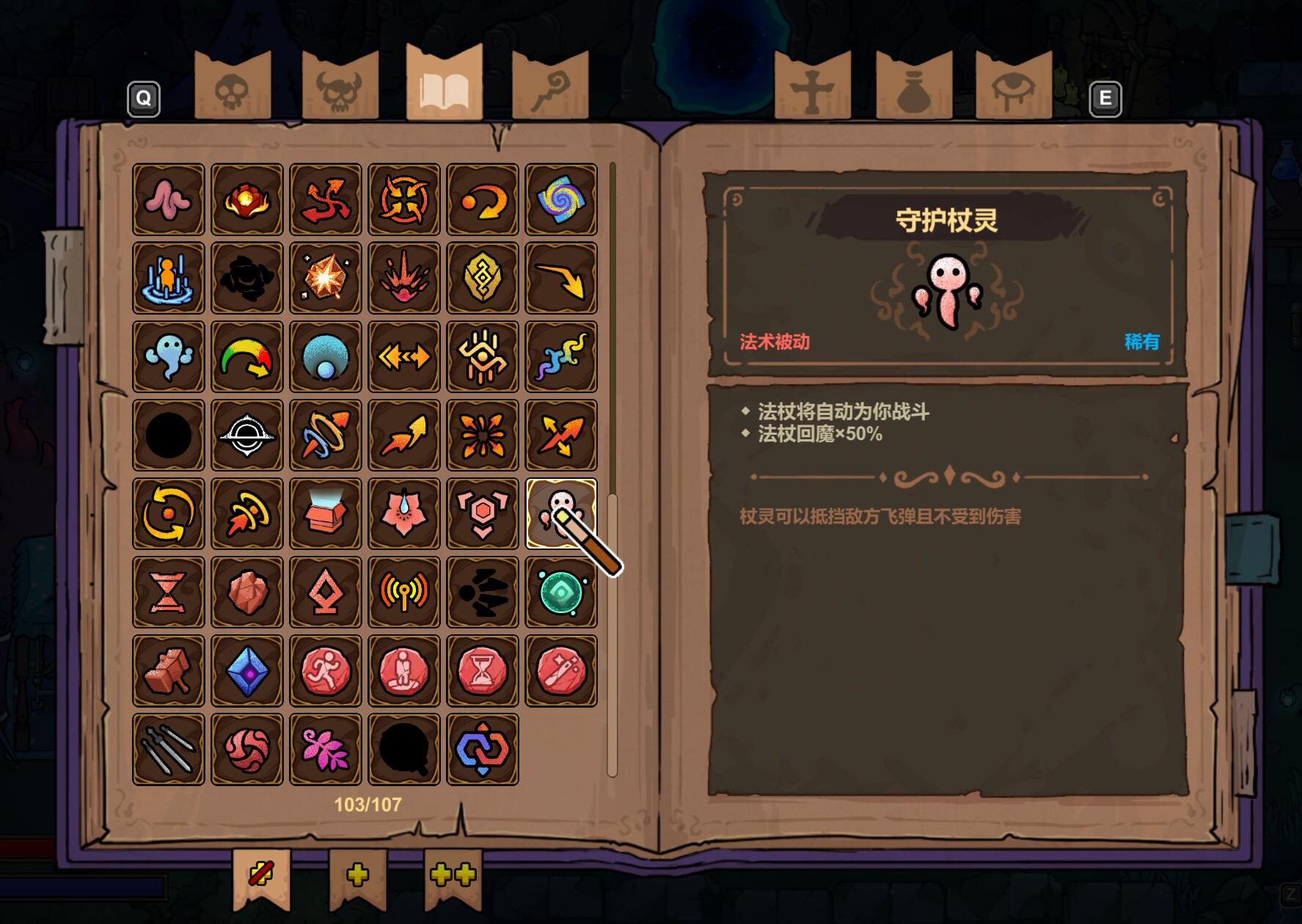Select the blue chain link spell
The image size is (1302, 924).
pos(483,749)
